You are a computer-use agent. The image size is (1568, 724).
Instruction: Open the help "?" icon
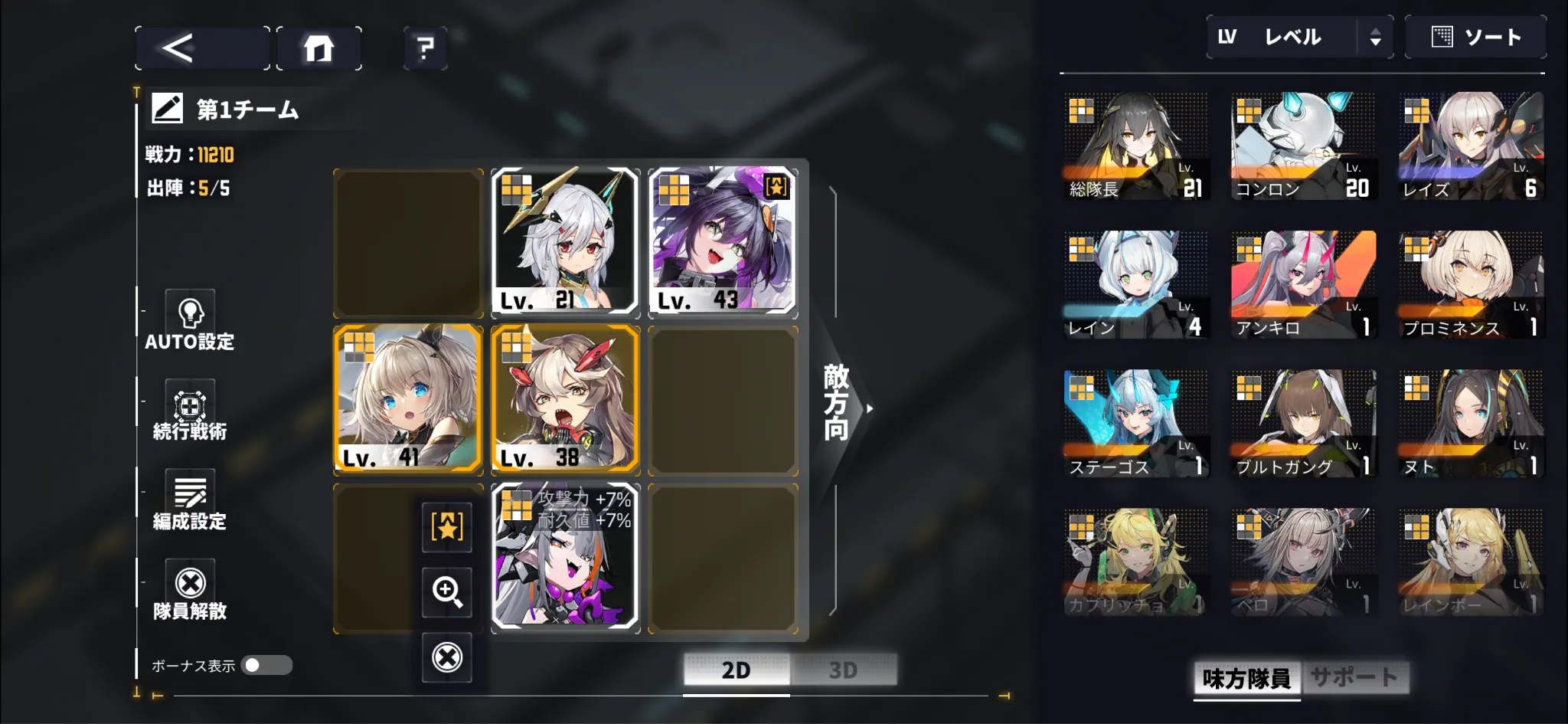tap(424, 48)
